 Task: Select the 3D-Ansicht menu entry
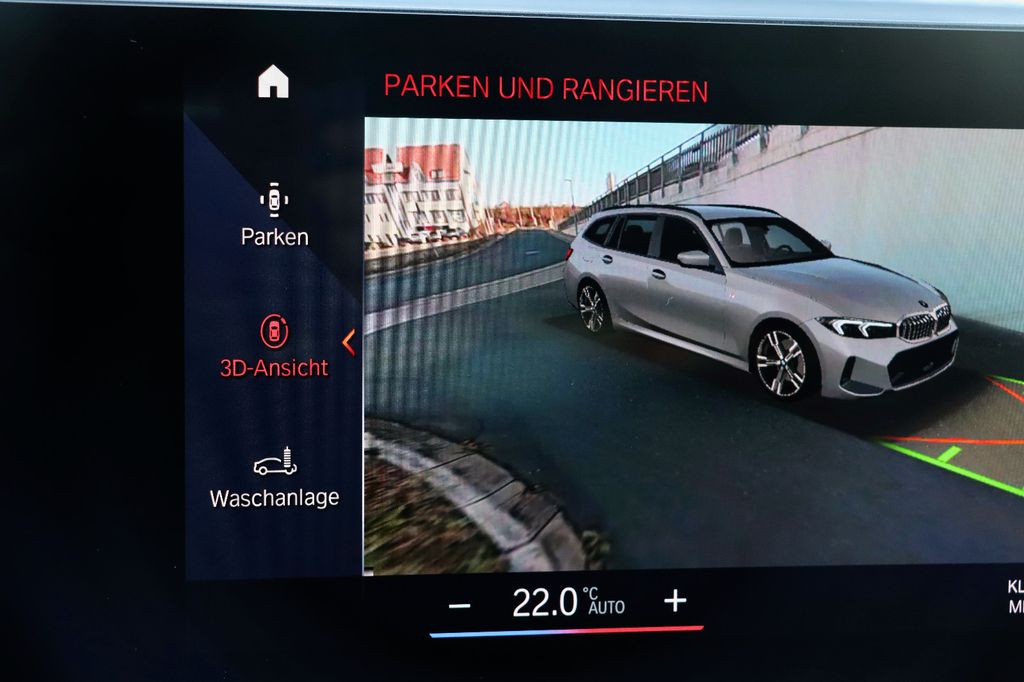(274, 346)
